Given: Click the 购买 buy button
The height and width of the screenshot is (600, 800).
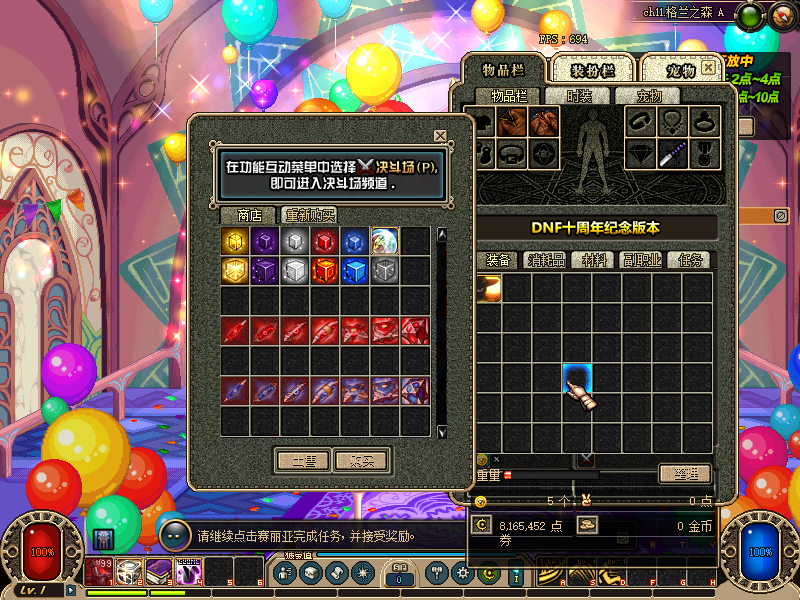Looking at the screenshot, I should click(361, 460).
